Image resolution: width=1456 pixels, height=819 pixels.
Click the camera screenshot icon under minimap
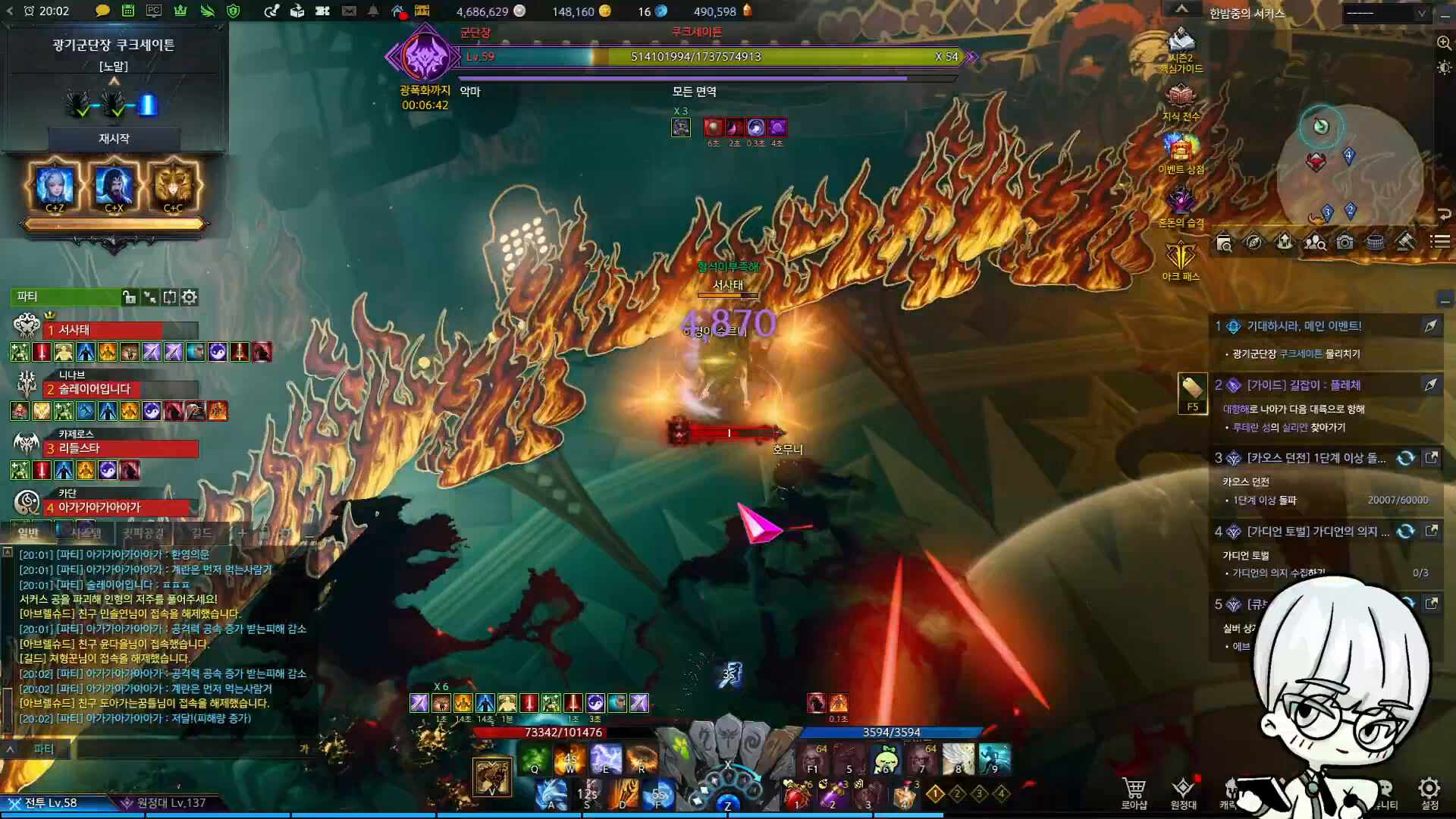(x=1345, y=243)
